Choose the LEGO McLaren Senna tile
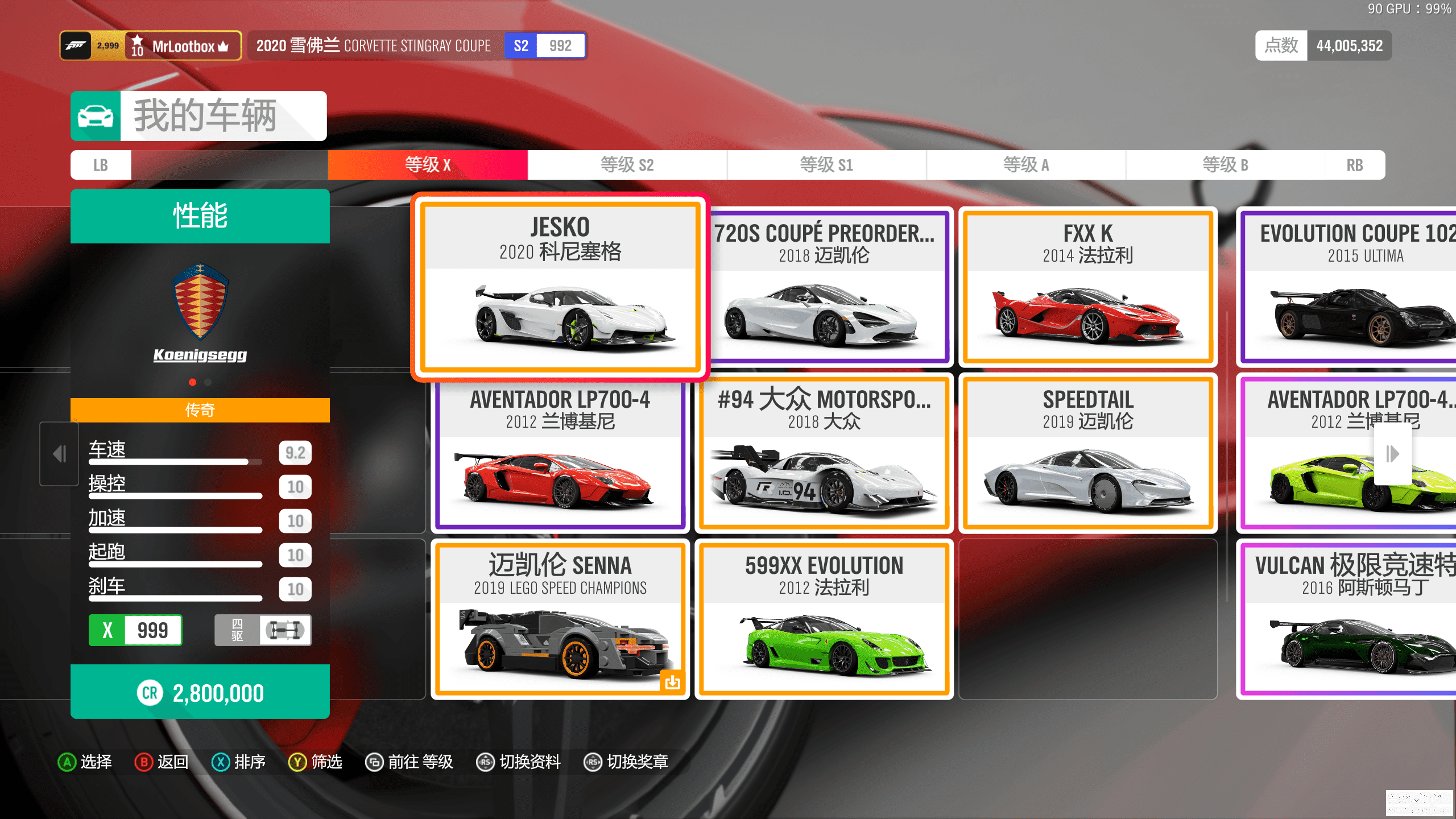This screenshot has width=1456, height=819. click(560, 619)
